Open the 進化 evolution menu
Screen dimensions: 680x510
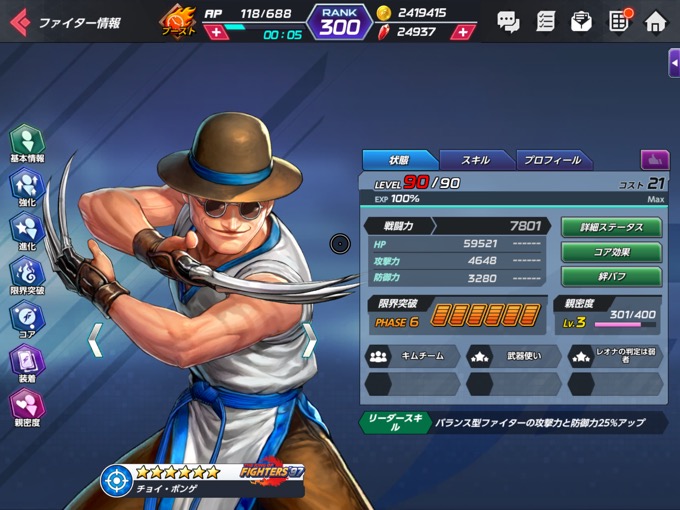tap(27, 231)
